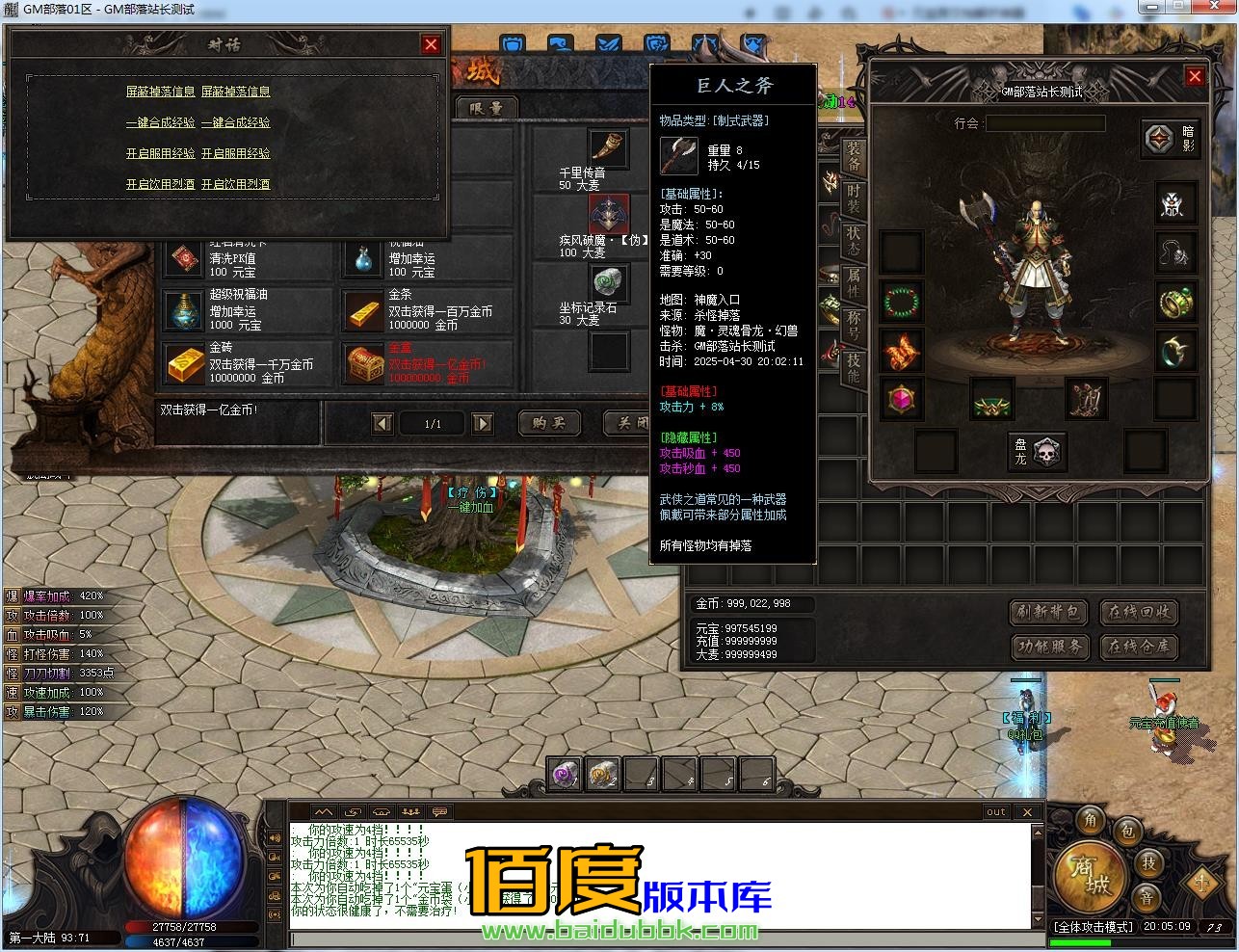The height and width of the screenshot is (952, 1239).
Task: Open the 包 backpack icon near bottom right
Action: pyautogui.click(x=1127, y=833)
